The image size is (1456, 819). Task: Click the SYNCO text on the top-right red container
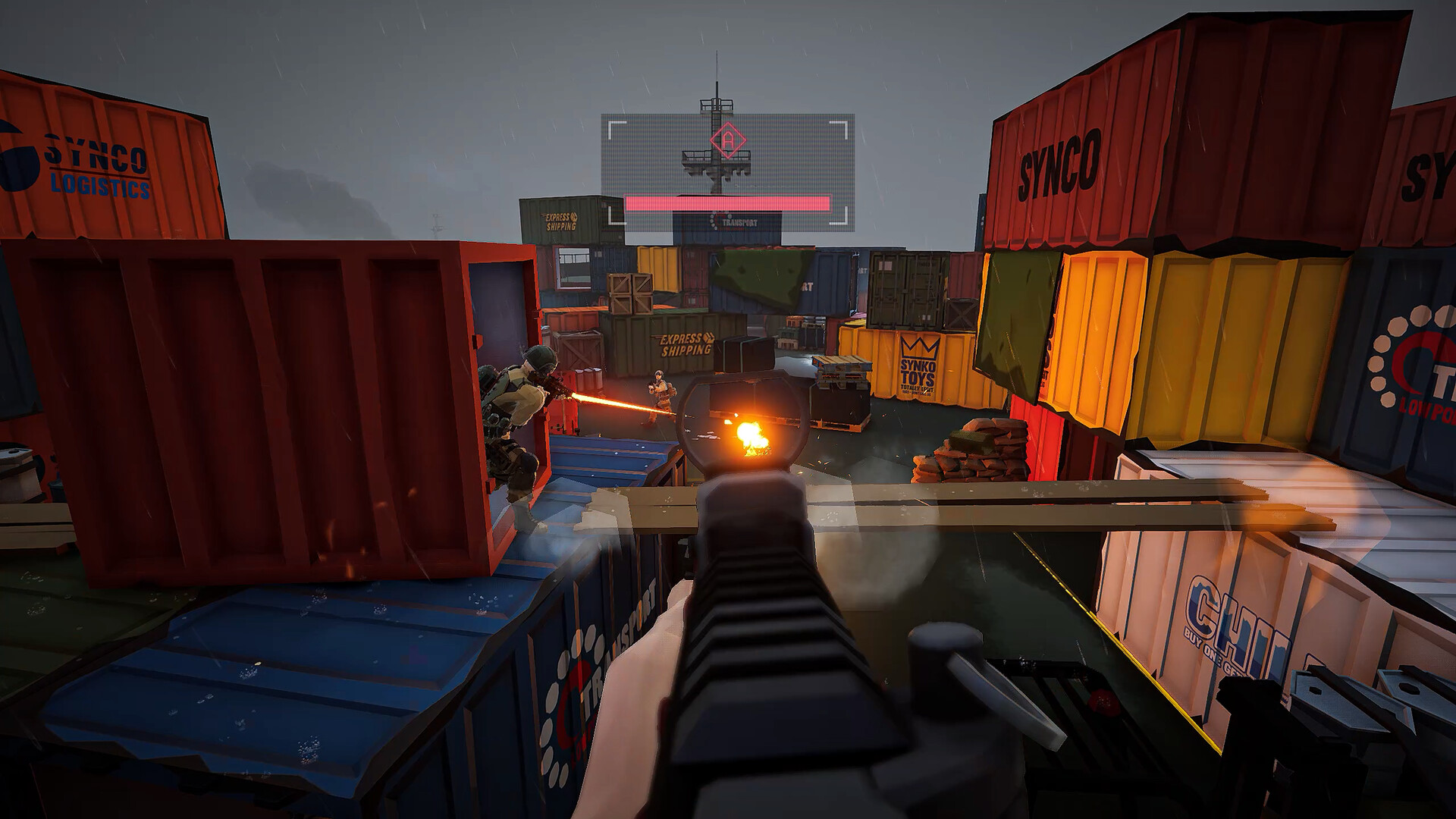pyautogui.click(x=1056, y=162)
